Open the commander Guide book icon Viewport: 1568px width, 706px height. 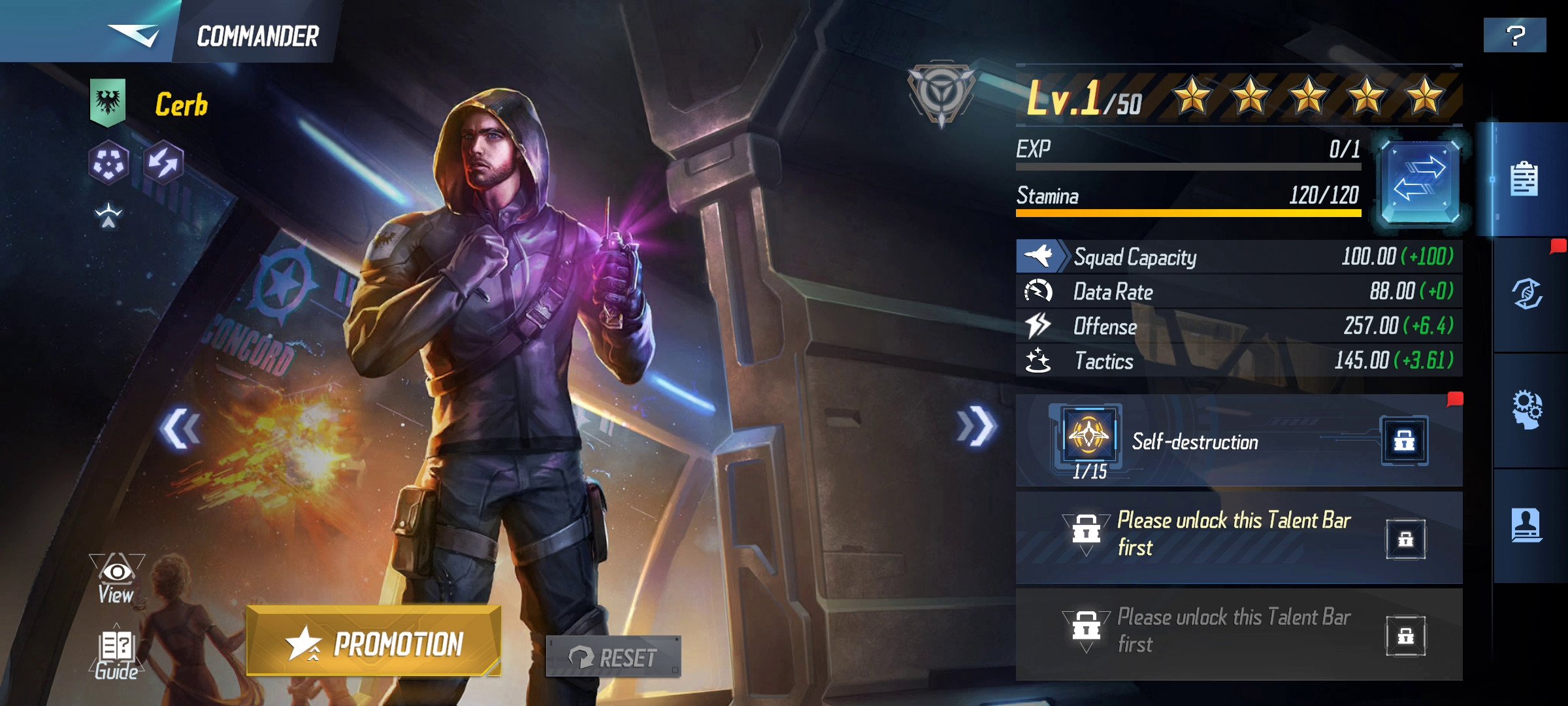click(x=116, y=656)
